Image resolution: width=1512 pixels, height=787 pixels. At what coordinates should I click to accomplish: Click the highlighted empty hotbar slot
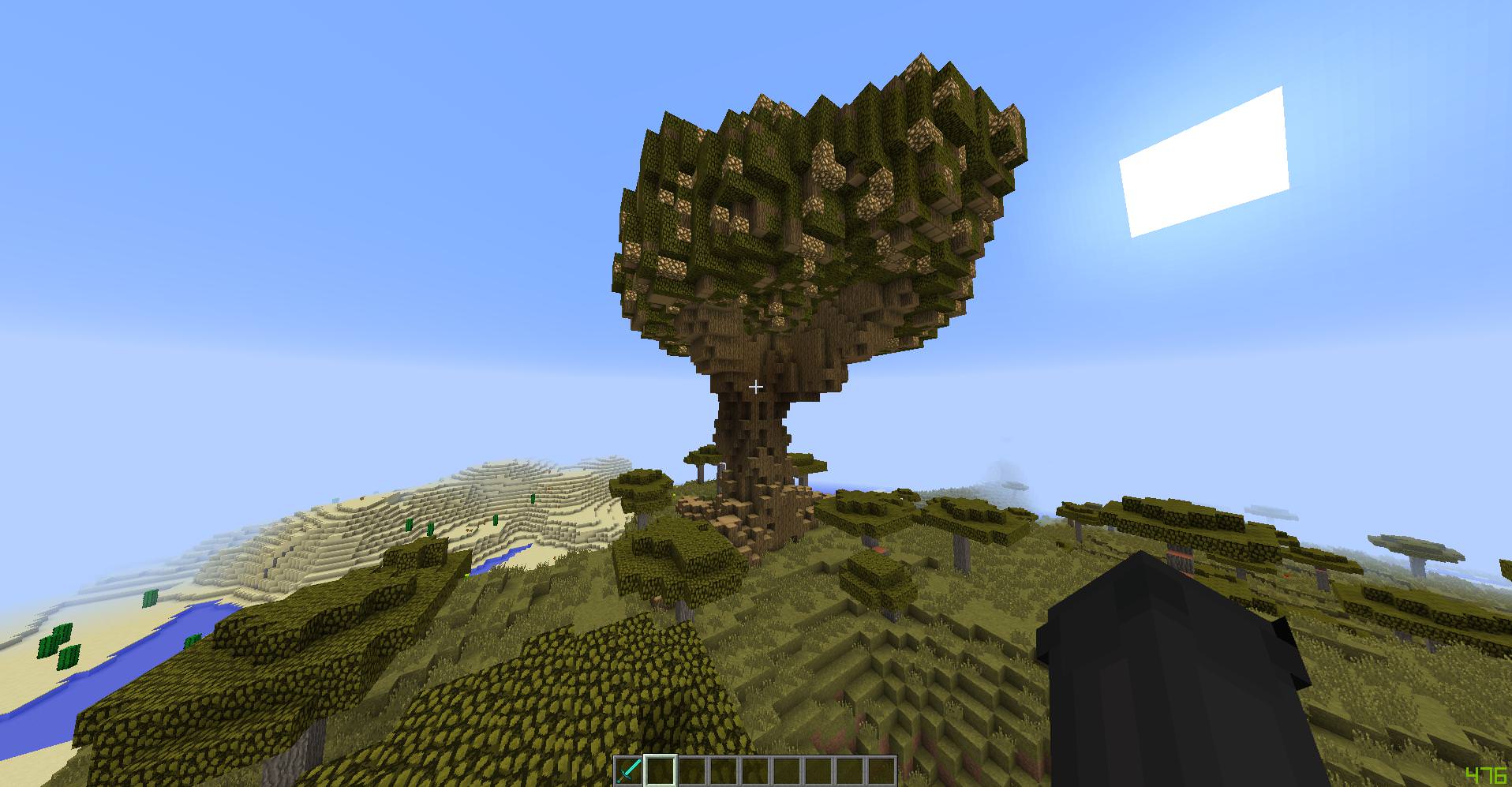click(661, 770)
